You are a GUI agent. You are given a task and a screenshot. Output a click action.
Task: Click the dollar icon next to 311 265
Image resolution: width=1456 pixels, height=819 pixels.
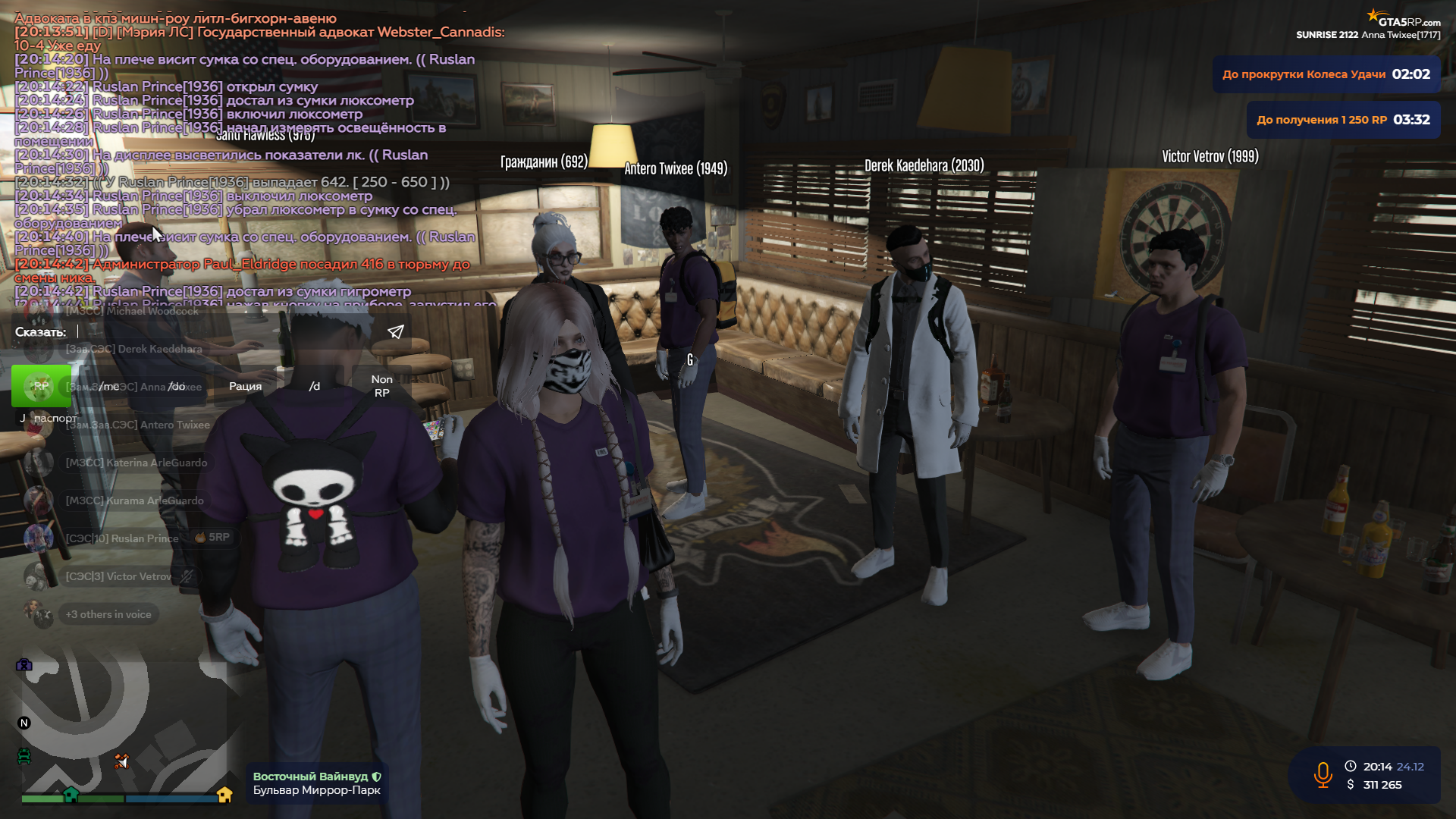coord(1351,784)
